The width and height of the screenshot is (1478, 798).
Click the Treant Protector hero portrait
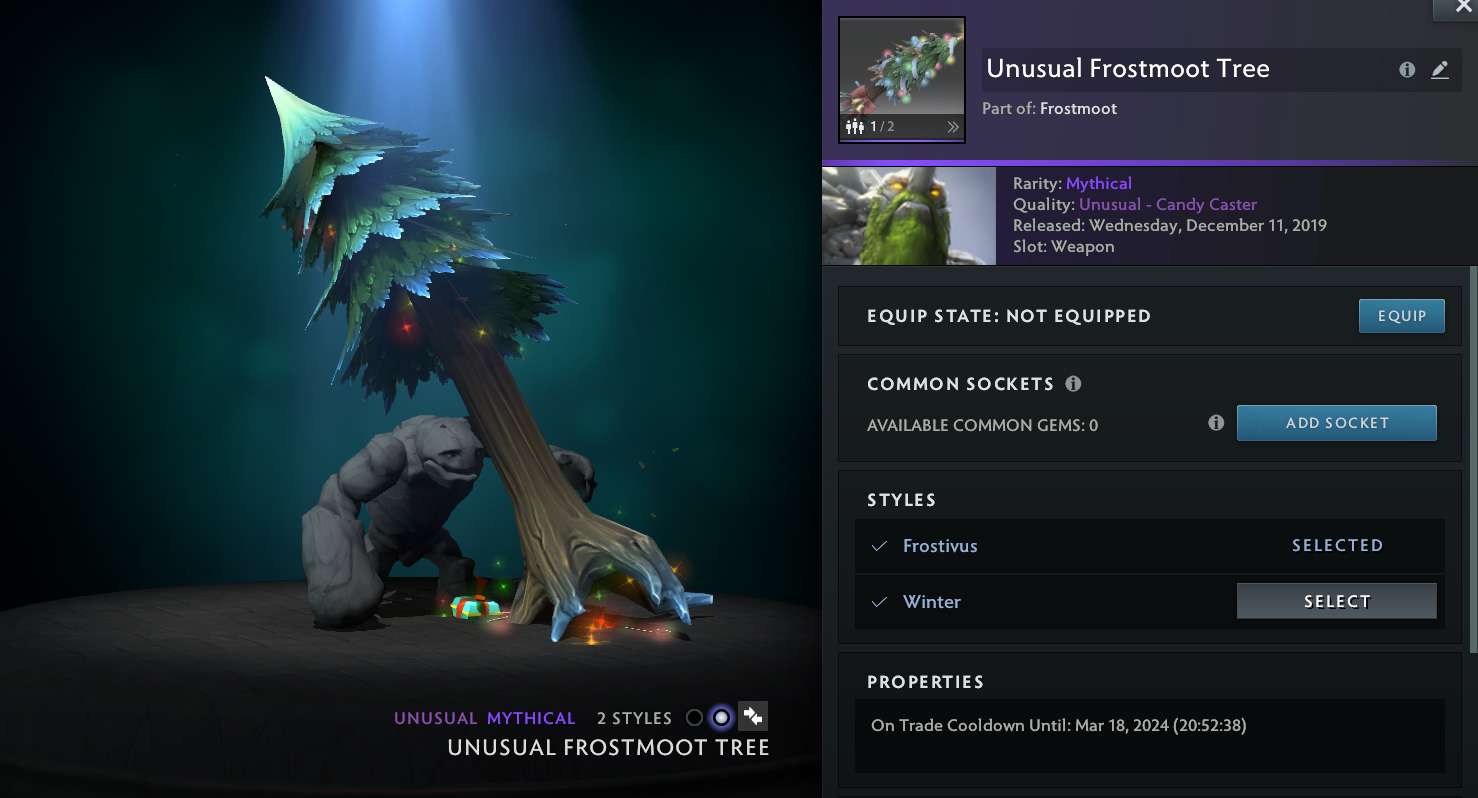click(908, 216)
